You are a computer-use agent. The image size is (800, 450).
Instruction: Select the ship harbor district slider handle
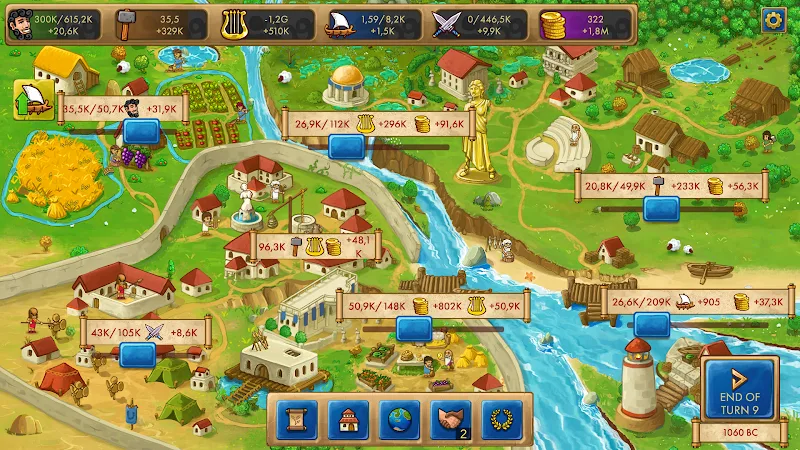[652, 323]
